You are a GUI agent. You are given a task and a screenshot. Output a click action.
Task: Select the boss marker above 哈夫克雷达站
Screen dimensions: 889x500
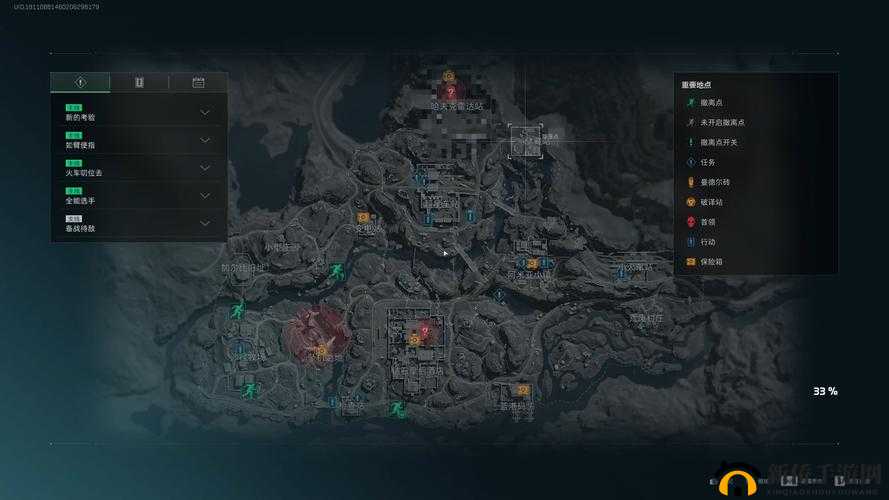[449, 90]
